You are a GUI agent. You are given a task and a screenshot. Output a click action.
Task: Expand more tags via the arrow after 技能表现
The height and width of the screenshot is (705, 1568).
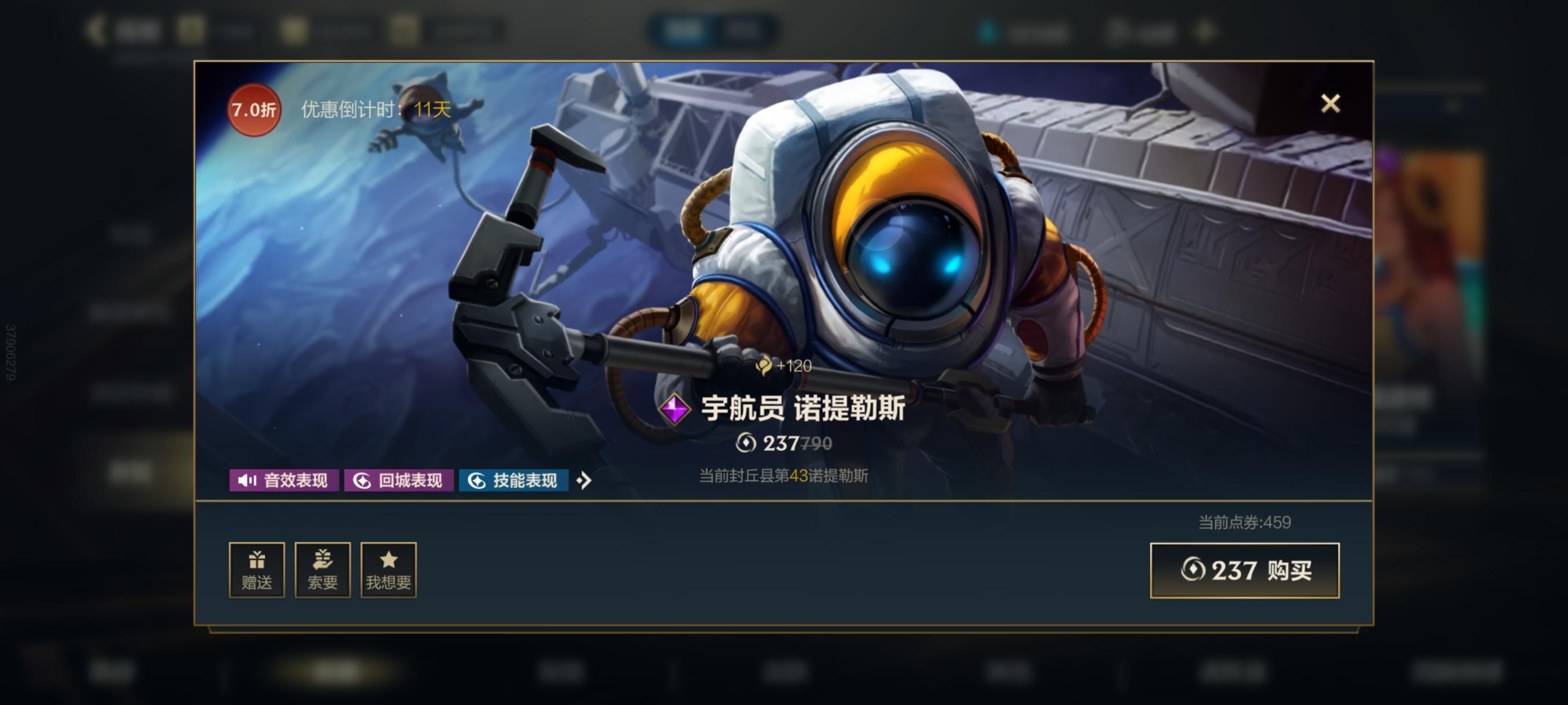(x=586, y=481)
